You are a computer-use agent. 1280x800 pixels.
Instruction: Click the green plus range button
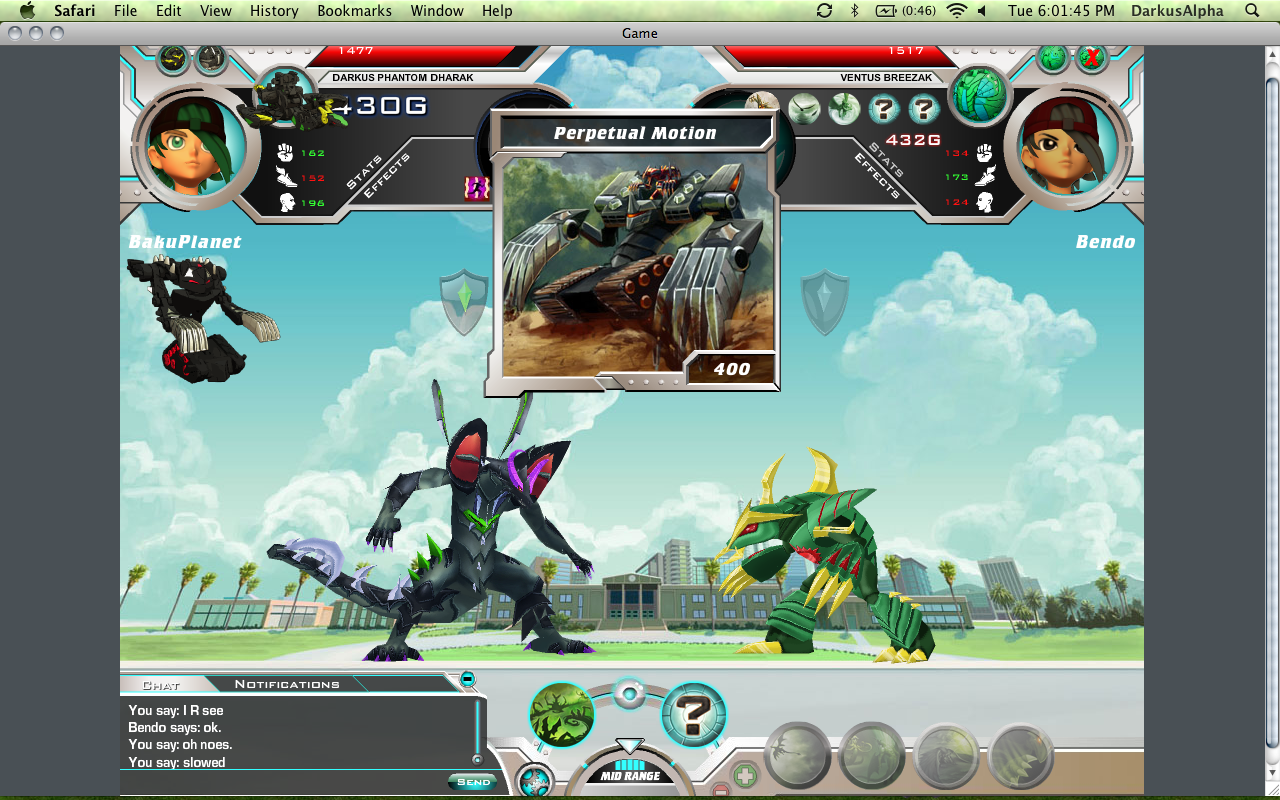pos(745,775)
